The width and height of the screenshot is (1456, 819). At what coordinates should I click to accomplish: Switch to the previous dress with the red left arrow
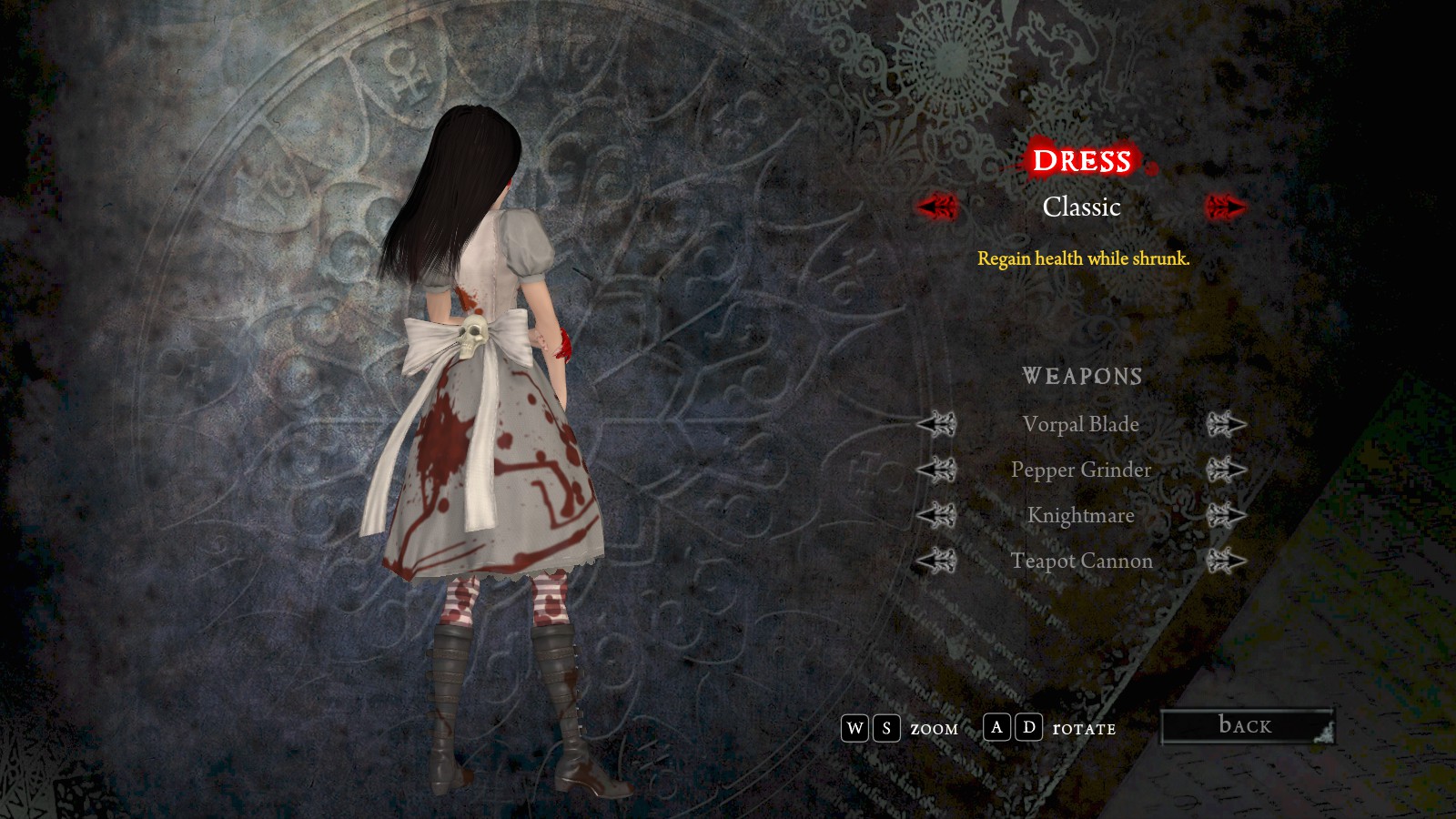[936, 207]
